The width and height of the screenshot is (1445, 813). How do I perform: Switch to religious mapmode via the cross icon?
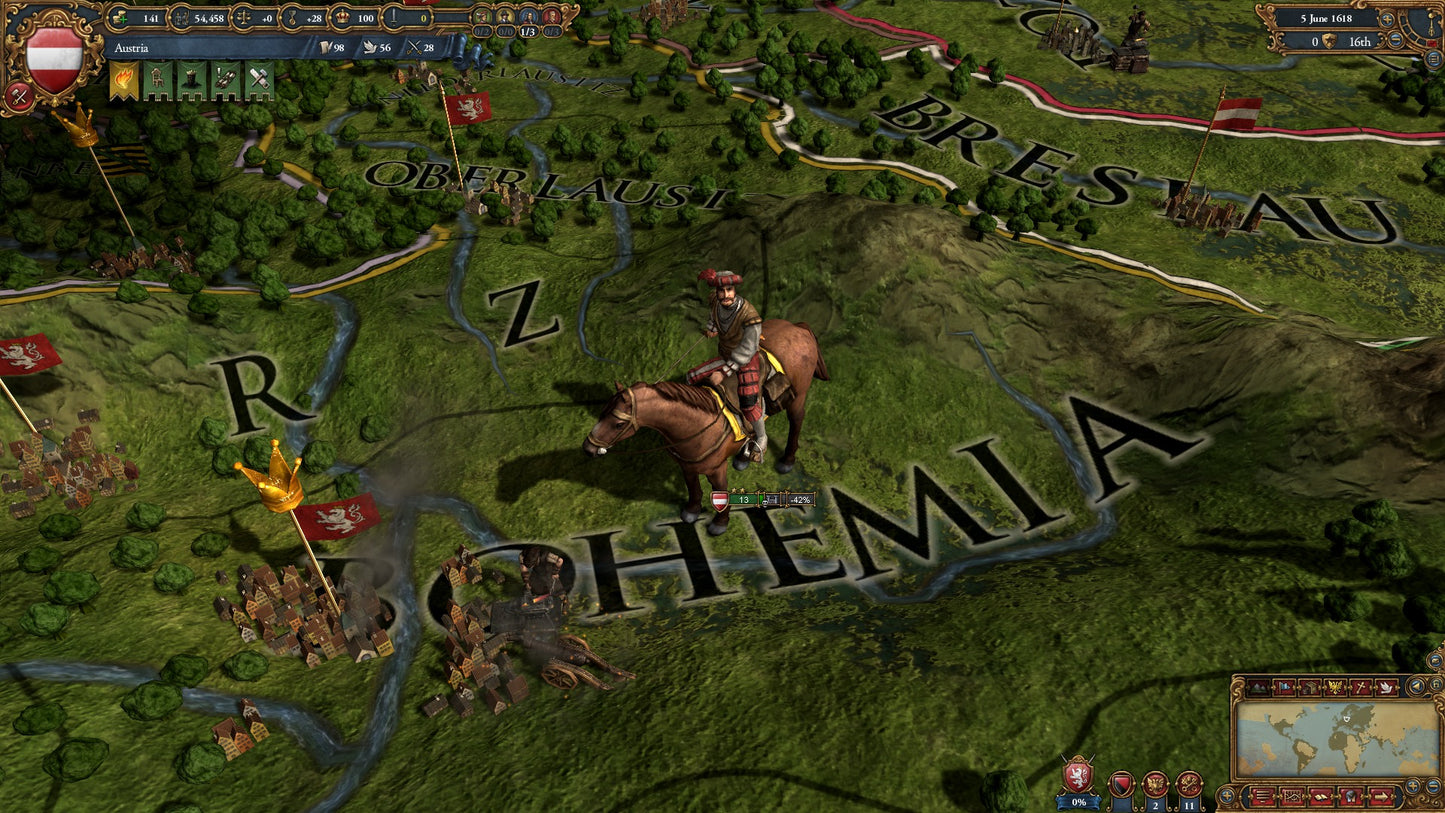[x=1360, y=687]
